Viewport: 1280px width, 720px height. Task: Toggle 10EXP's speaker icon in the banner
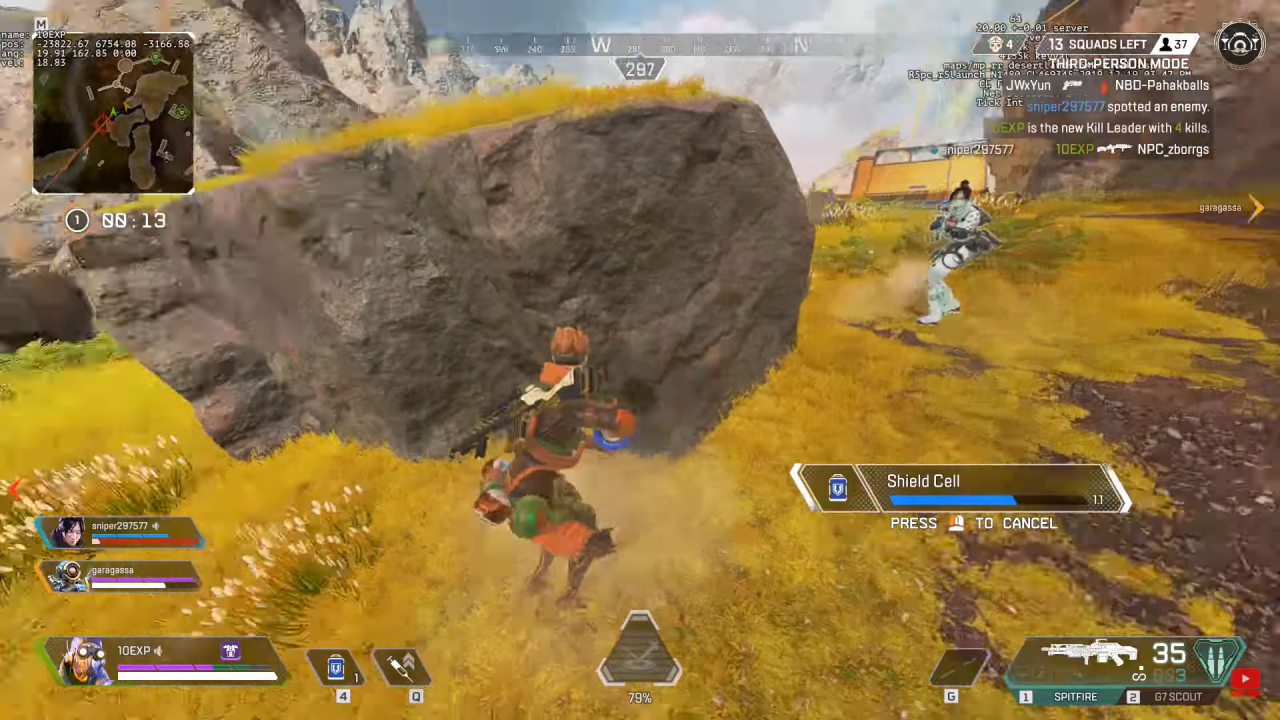pos(158,650)
